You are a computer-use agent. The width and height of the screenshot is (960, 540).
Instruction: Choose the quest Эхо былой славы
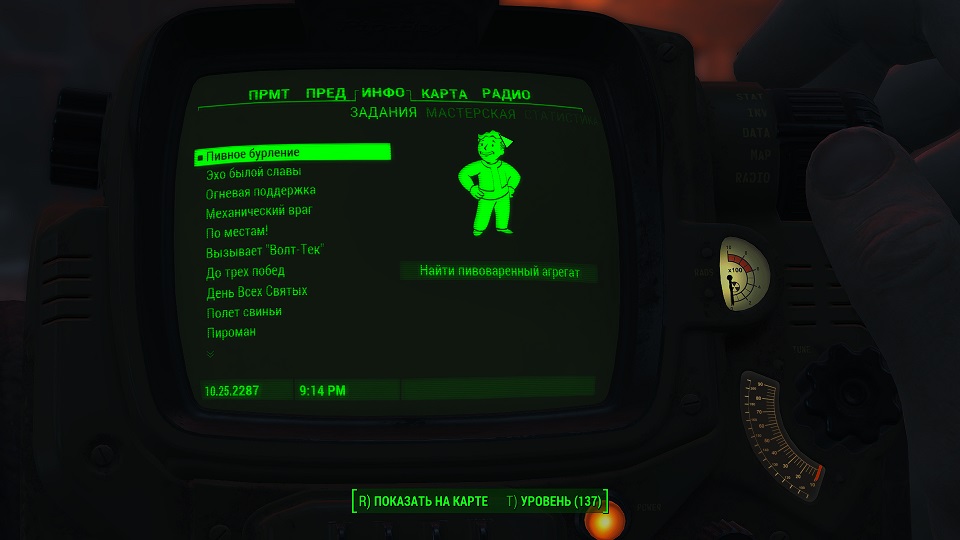click(x=253, y=172)
